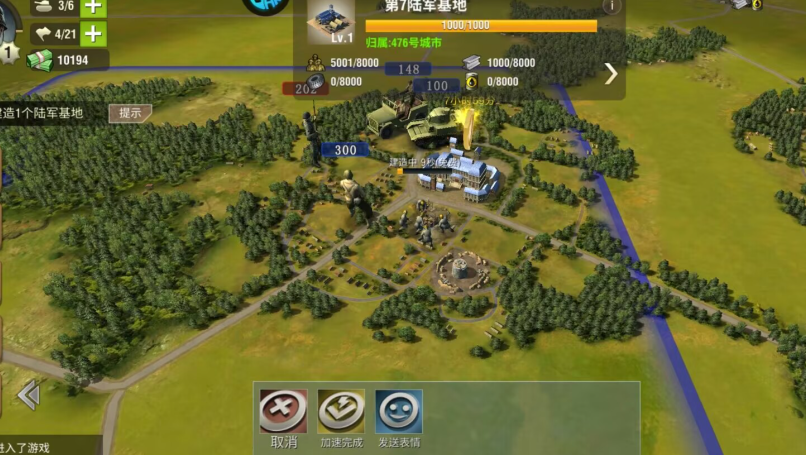Viewport: 806px width, 455px height.
Task: Show the 提示 hint for the mission
Action: click(x=130, y=113)
